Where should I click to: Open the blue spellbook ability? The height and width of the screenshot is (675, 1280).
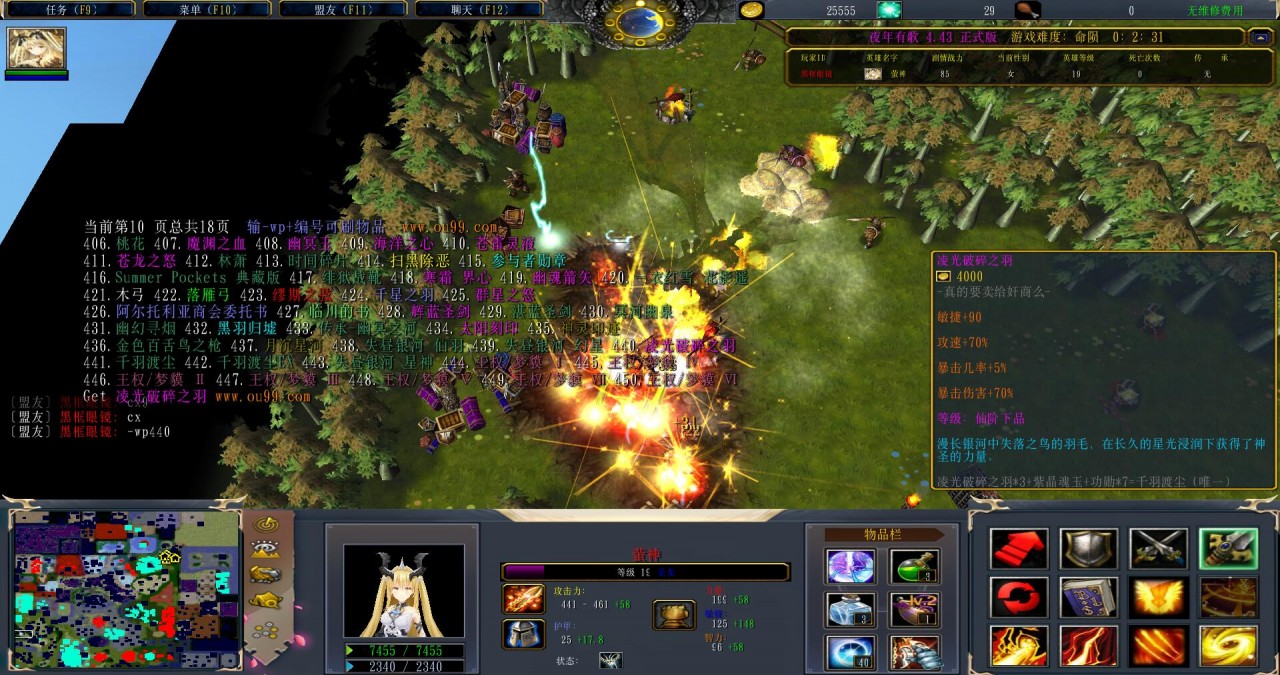(x=1088, y=597)
